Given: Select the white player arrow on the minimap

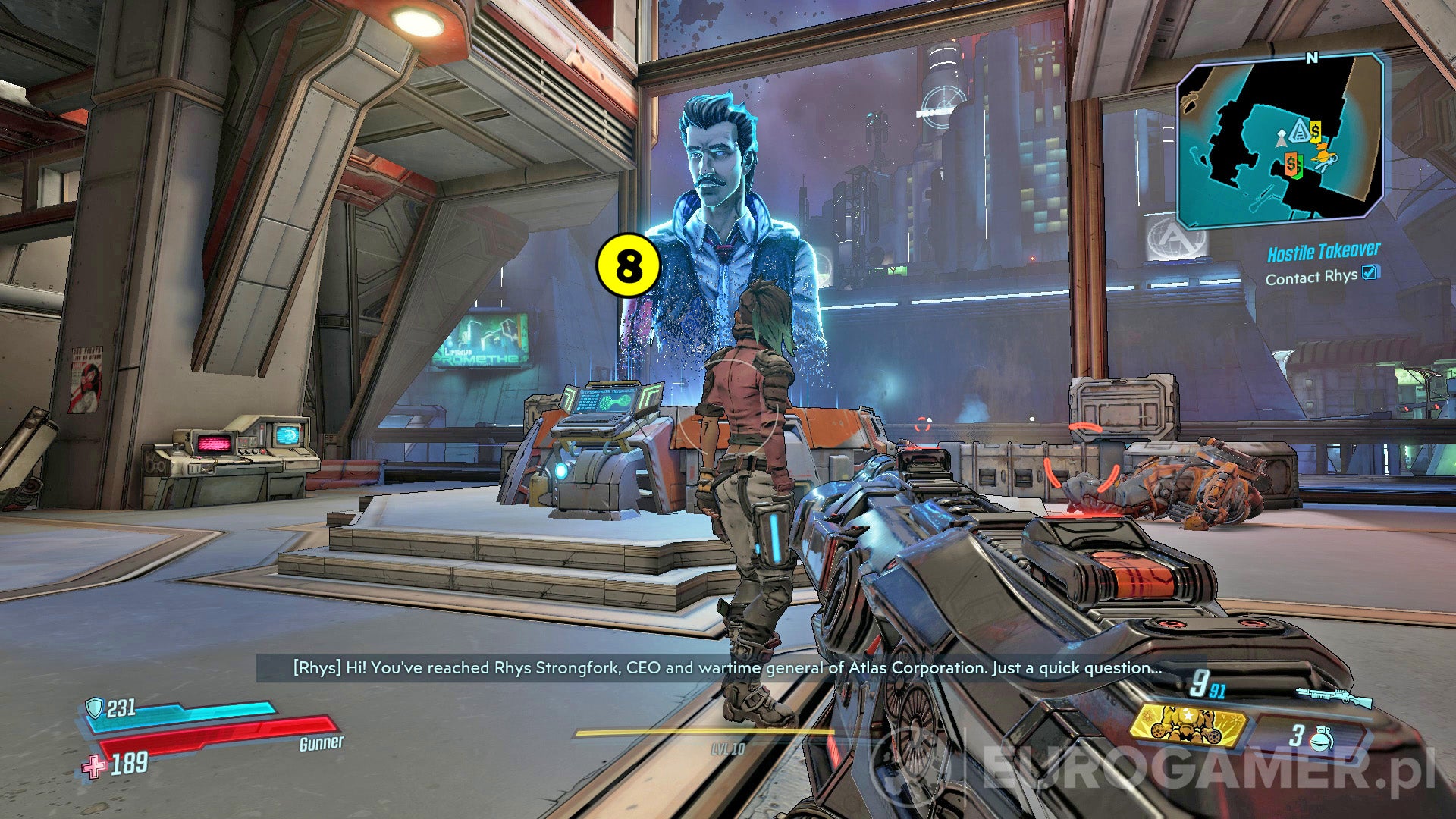Looking at the screenshot, I should (x=1280, y=138).
